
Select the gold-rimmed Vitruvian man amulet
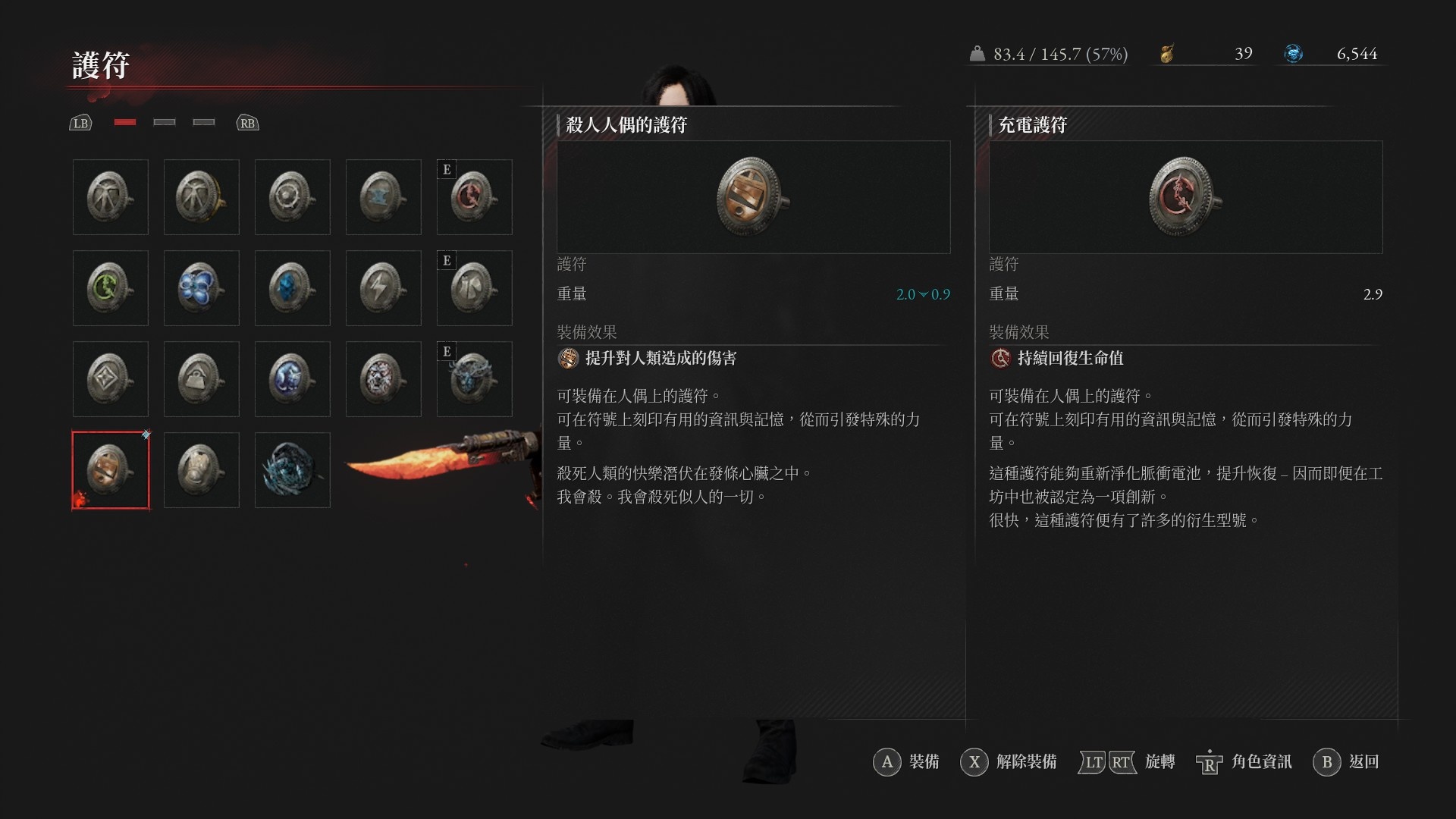tap(201, 197)
